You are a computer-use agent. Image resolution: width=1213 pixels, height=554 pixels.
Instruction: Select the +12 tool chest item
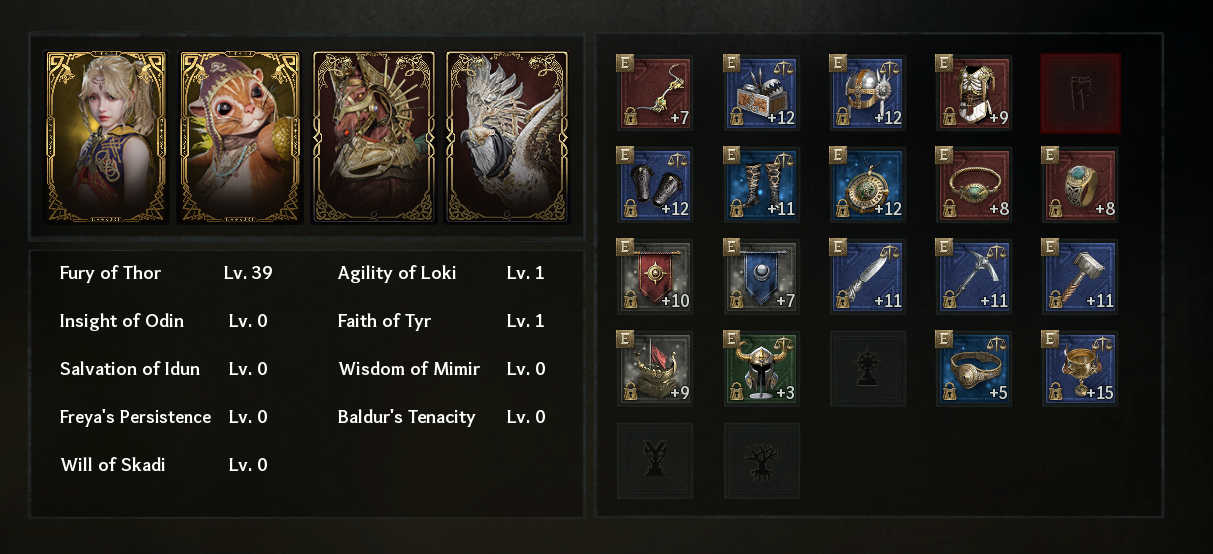click(762, 93)
